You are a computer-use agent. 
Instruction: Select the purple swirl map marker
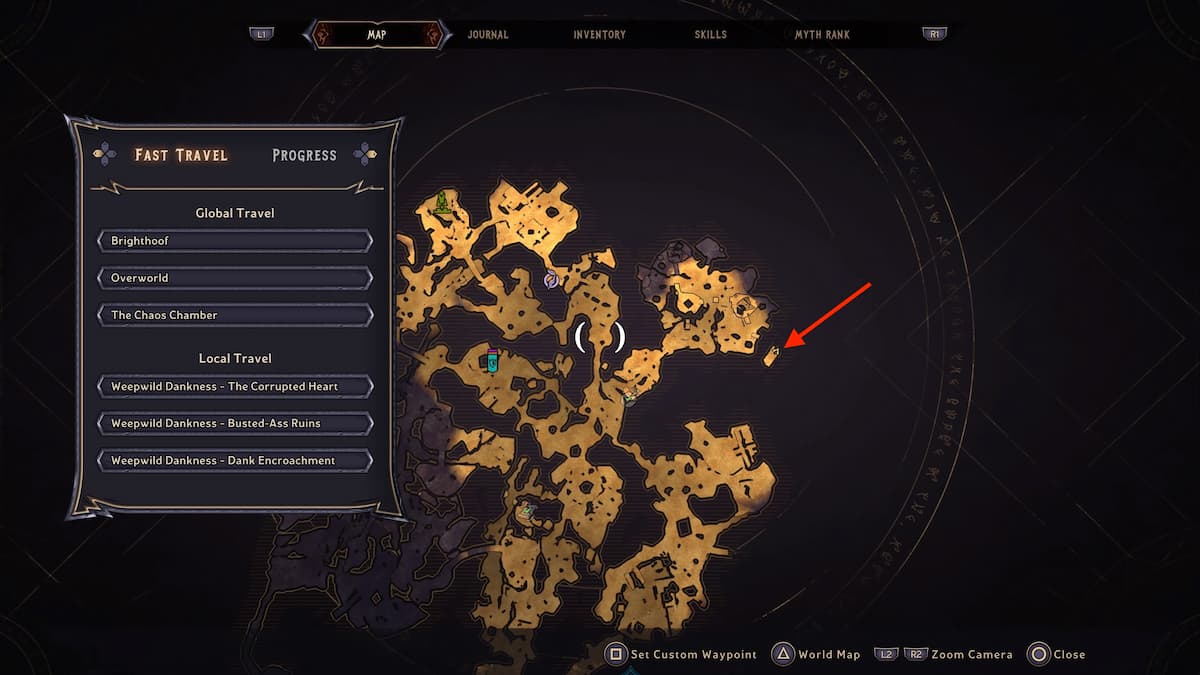coord(551,281)
